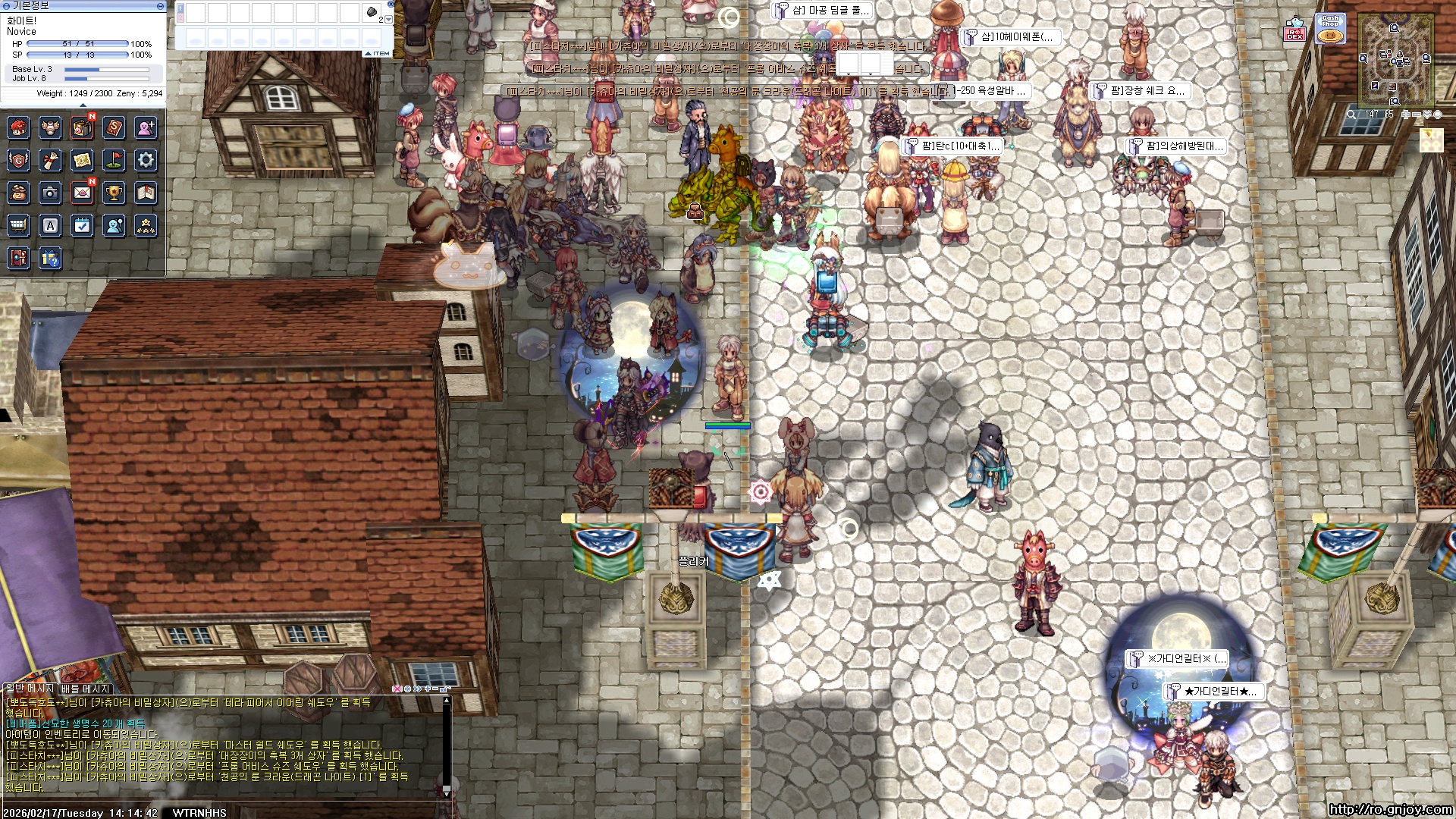Screen dimensions: 1456x819
Task: Open the calendar check icon
Action: tap(82, 225)
